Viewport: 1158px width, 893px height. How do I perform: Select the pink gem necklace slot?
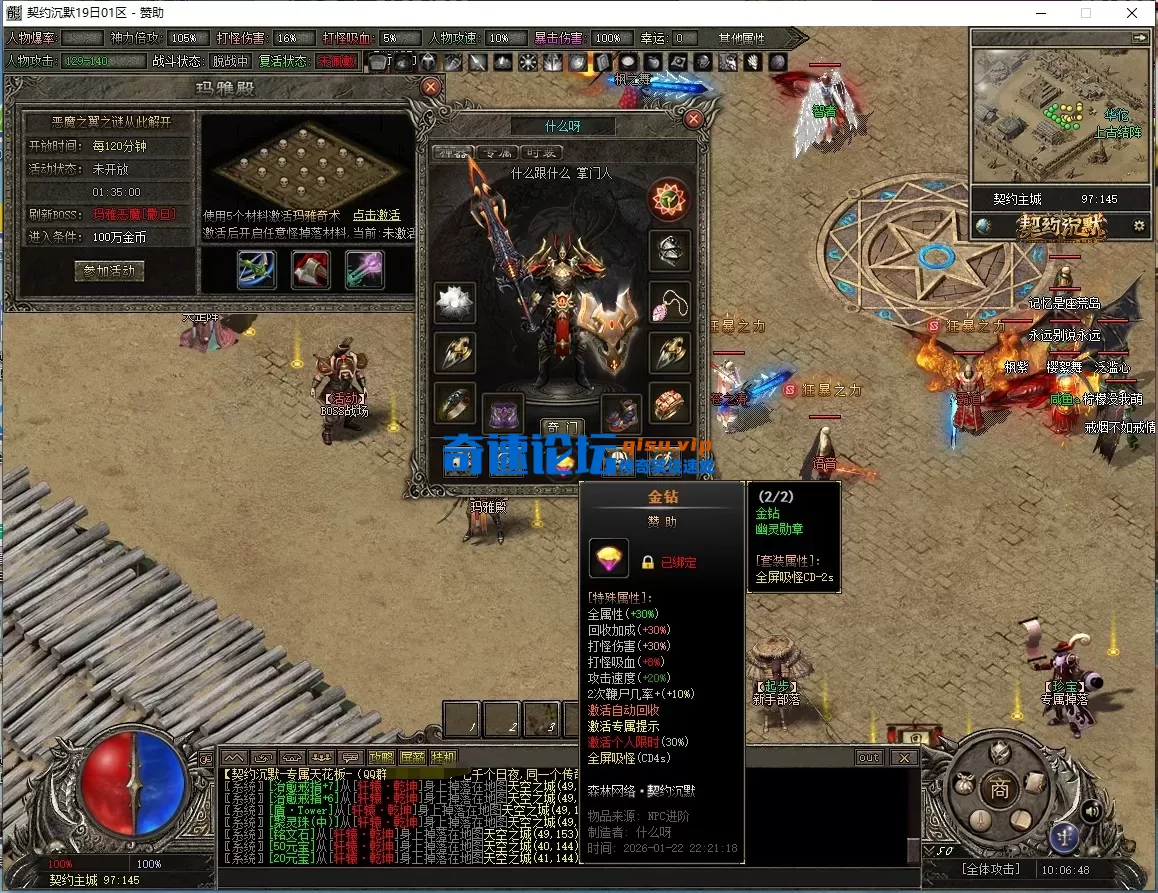tap(669, 301)
